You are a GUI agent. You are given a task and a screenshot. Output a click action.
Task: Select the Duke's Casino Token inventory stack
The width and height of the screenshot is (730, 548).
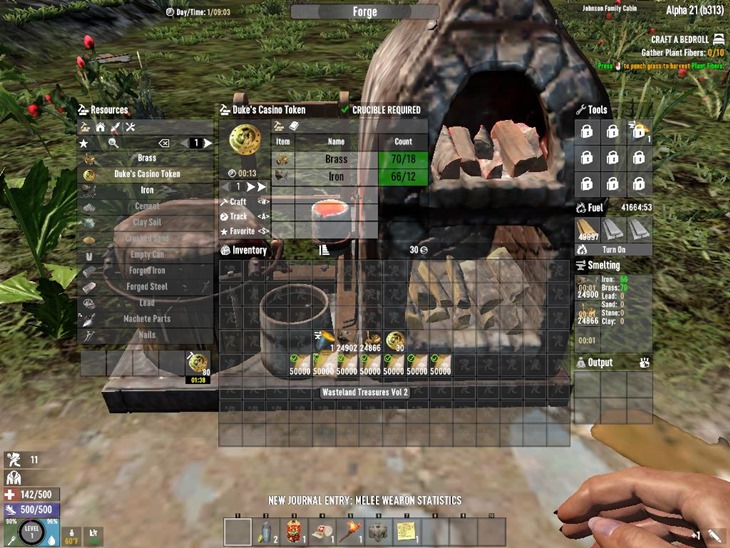point(395,341)
